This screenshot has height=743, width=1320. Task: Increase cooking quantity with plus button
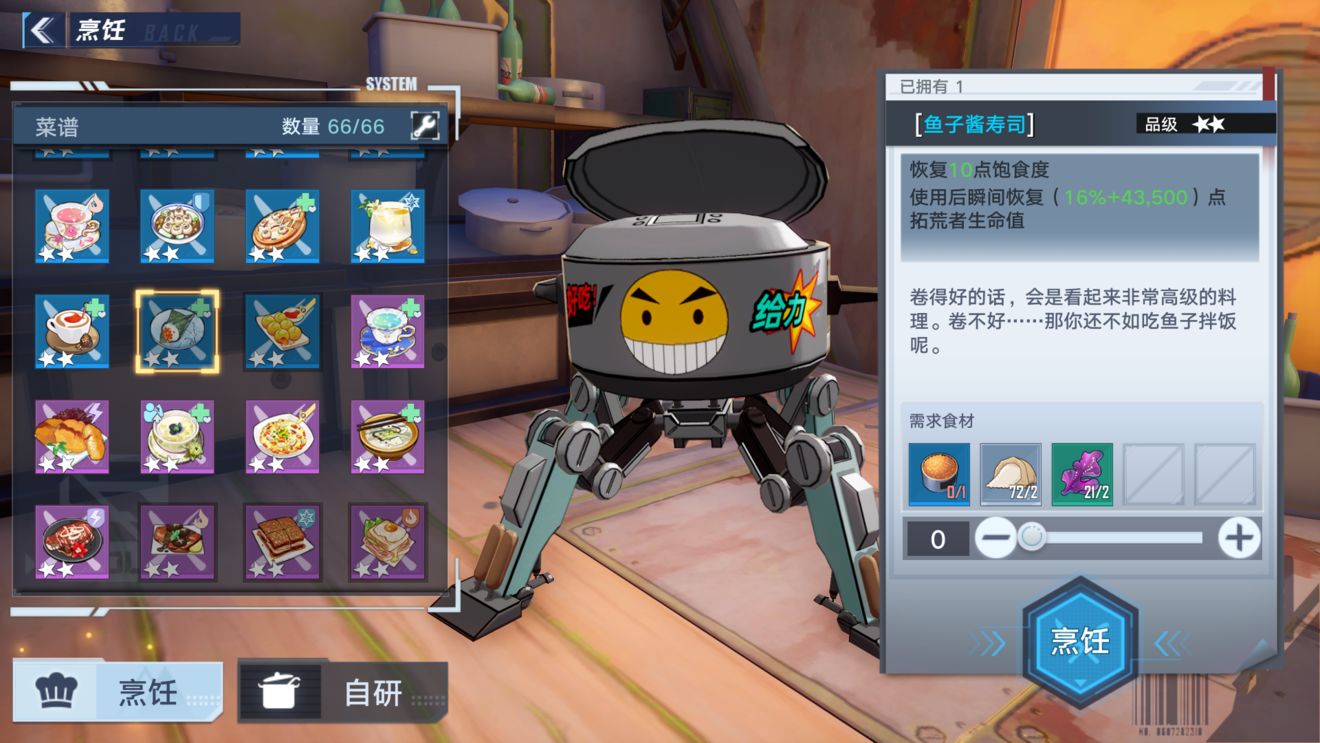click(x=1238, y=538)
